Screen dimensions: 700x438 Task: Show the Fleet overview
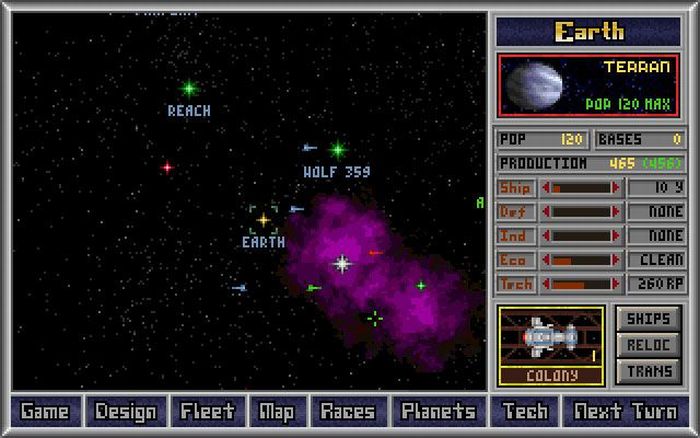(207, 411)
